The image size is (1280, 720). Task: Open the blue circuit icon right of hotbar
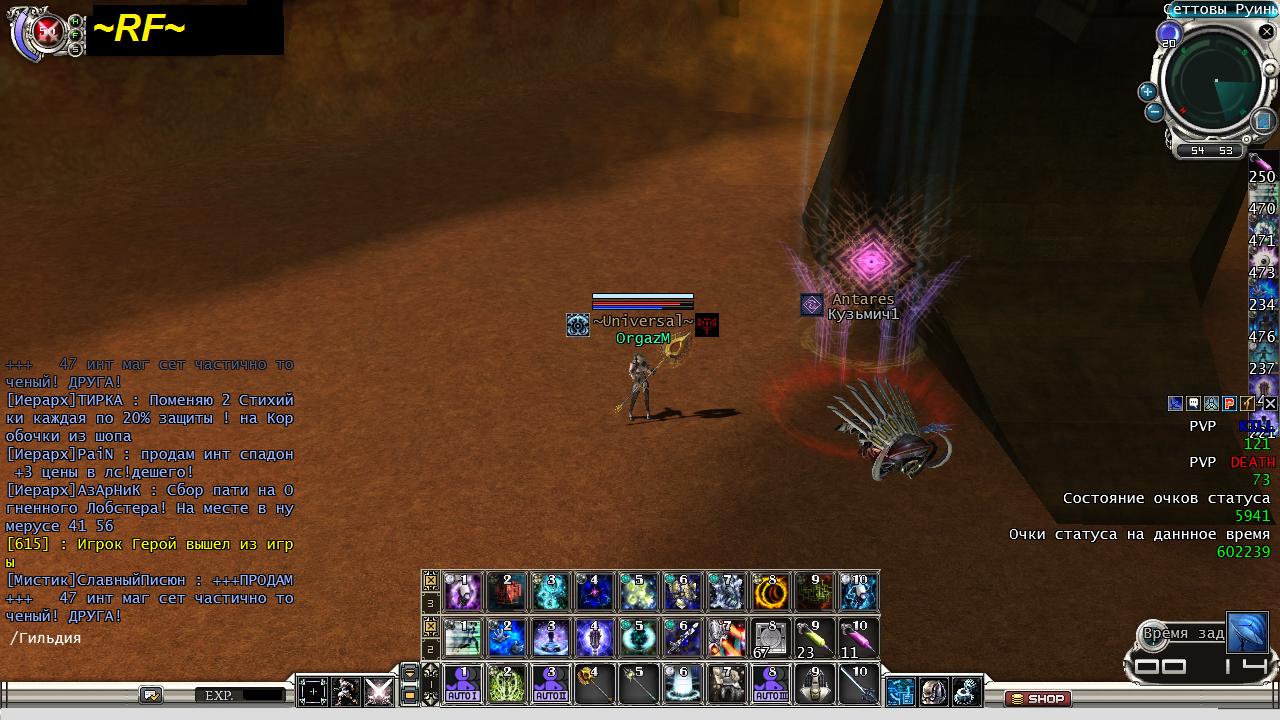coord(901,691)
